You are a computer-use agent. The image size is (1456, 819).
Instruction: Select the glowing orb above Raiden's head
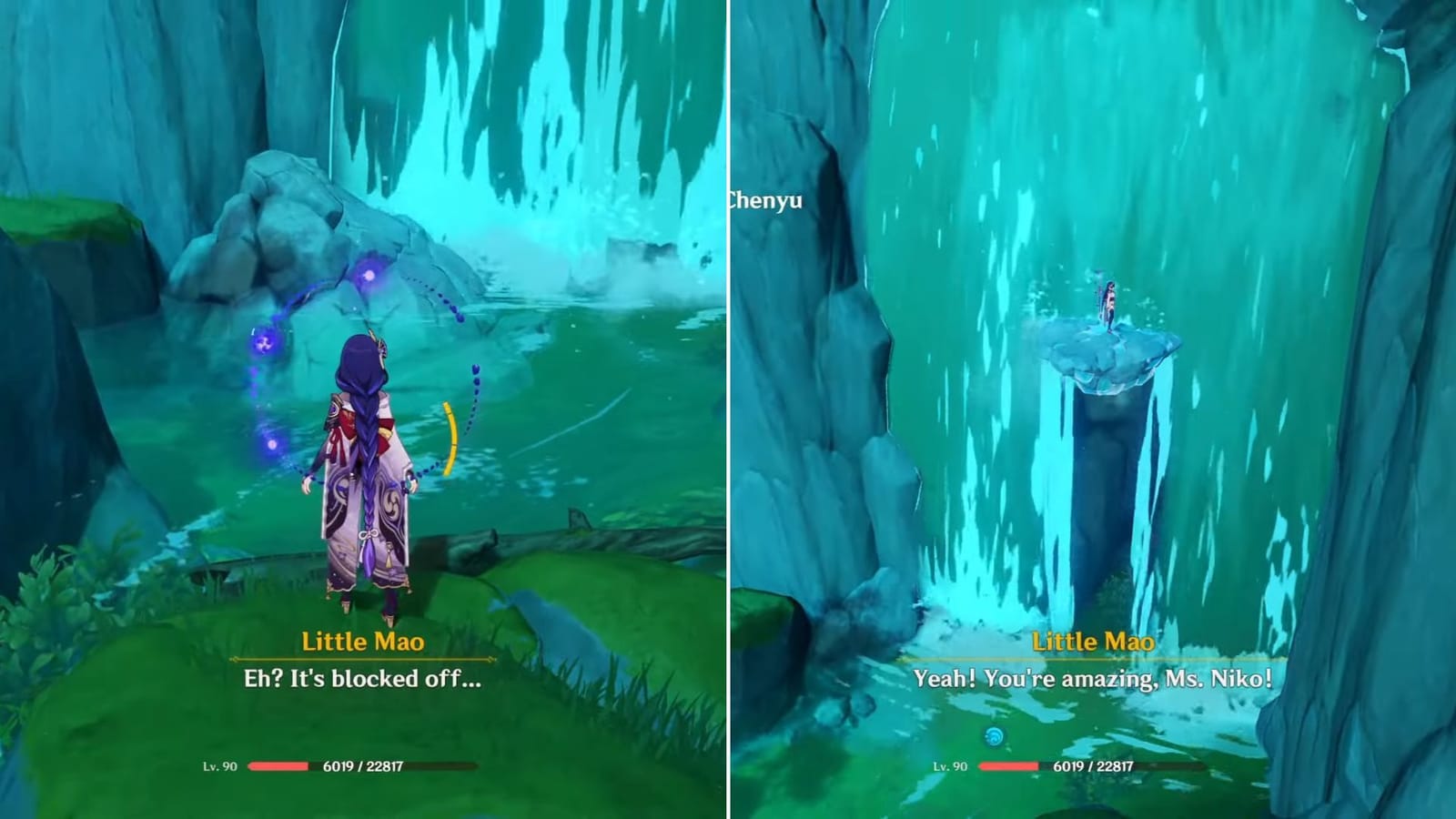tap(370, 276)
